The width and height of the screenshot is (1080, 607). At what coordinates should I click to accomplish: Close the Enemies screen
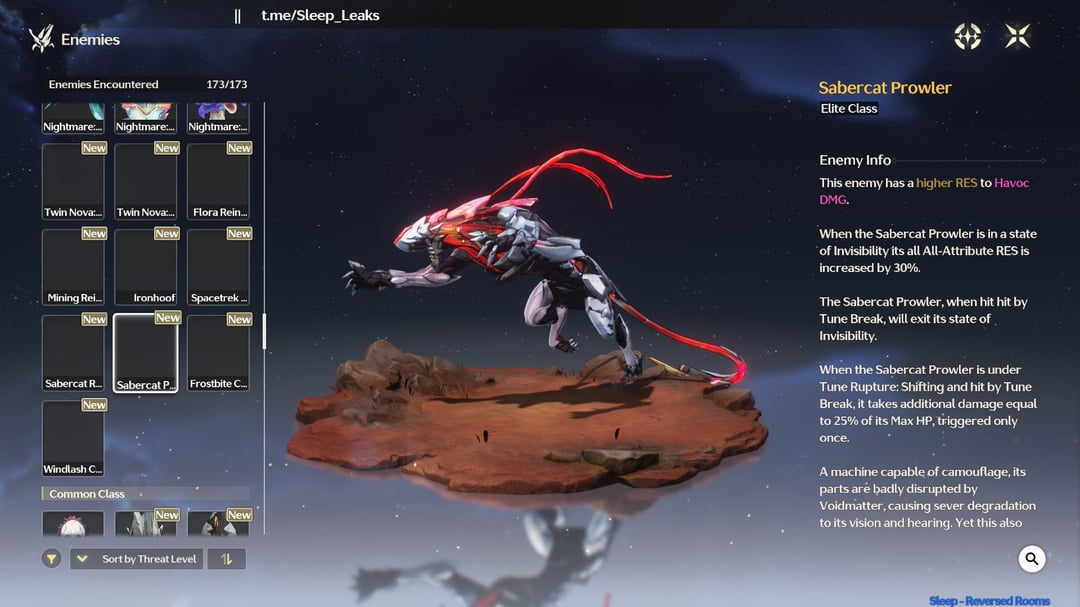(x=1017, y=37)
